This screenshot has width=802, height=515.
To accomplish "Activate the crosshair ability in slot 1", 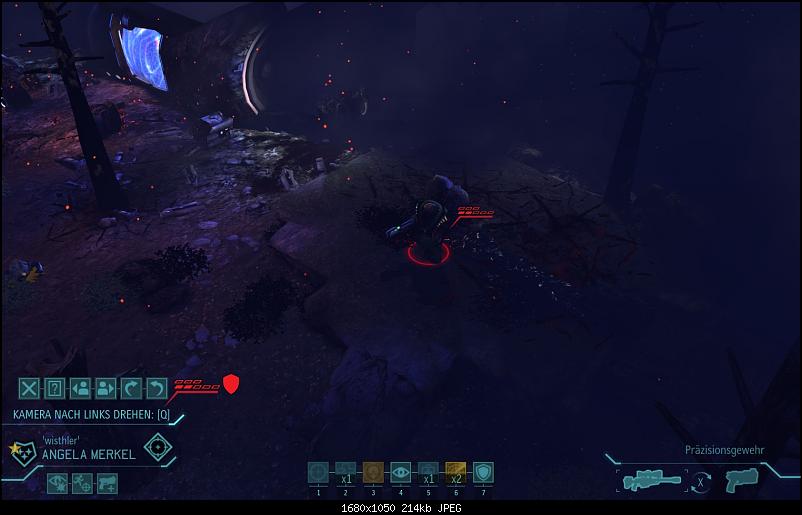I will tap(319, 472).
